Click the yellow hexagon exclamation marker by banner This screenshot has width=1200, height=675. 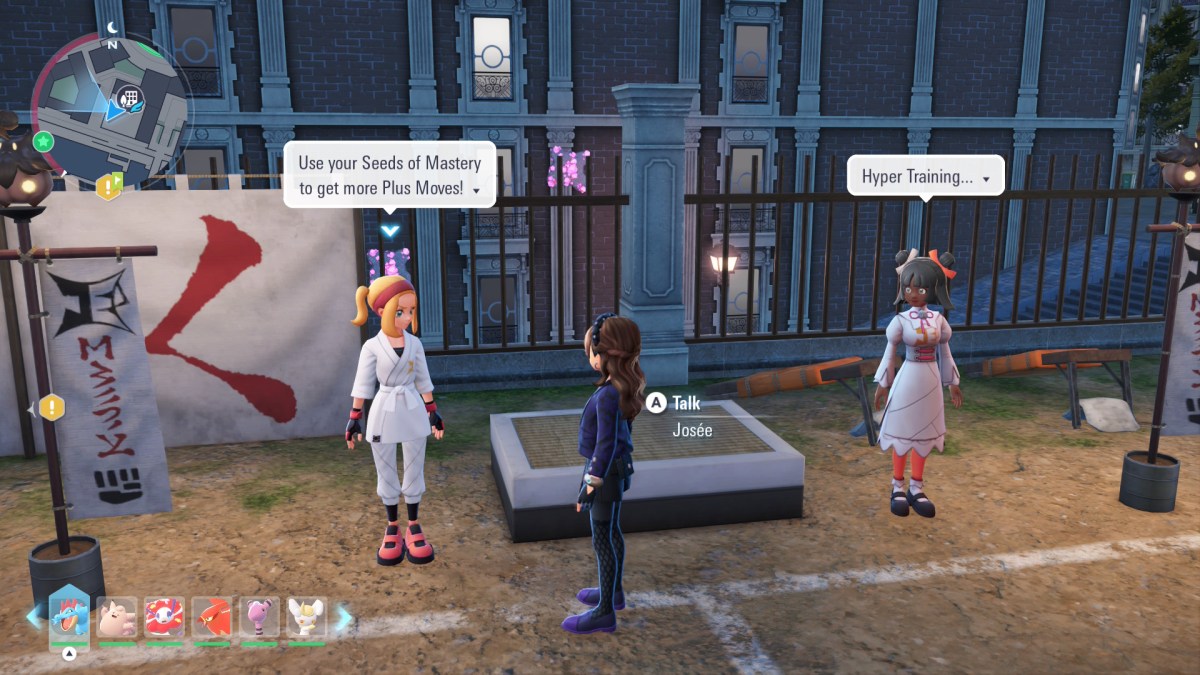pyautogui.click(x=51, y=407)
